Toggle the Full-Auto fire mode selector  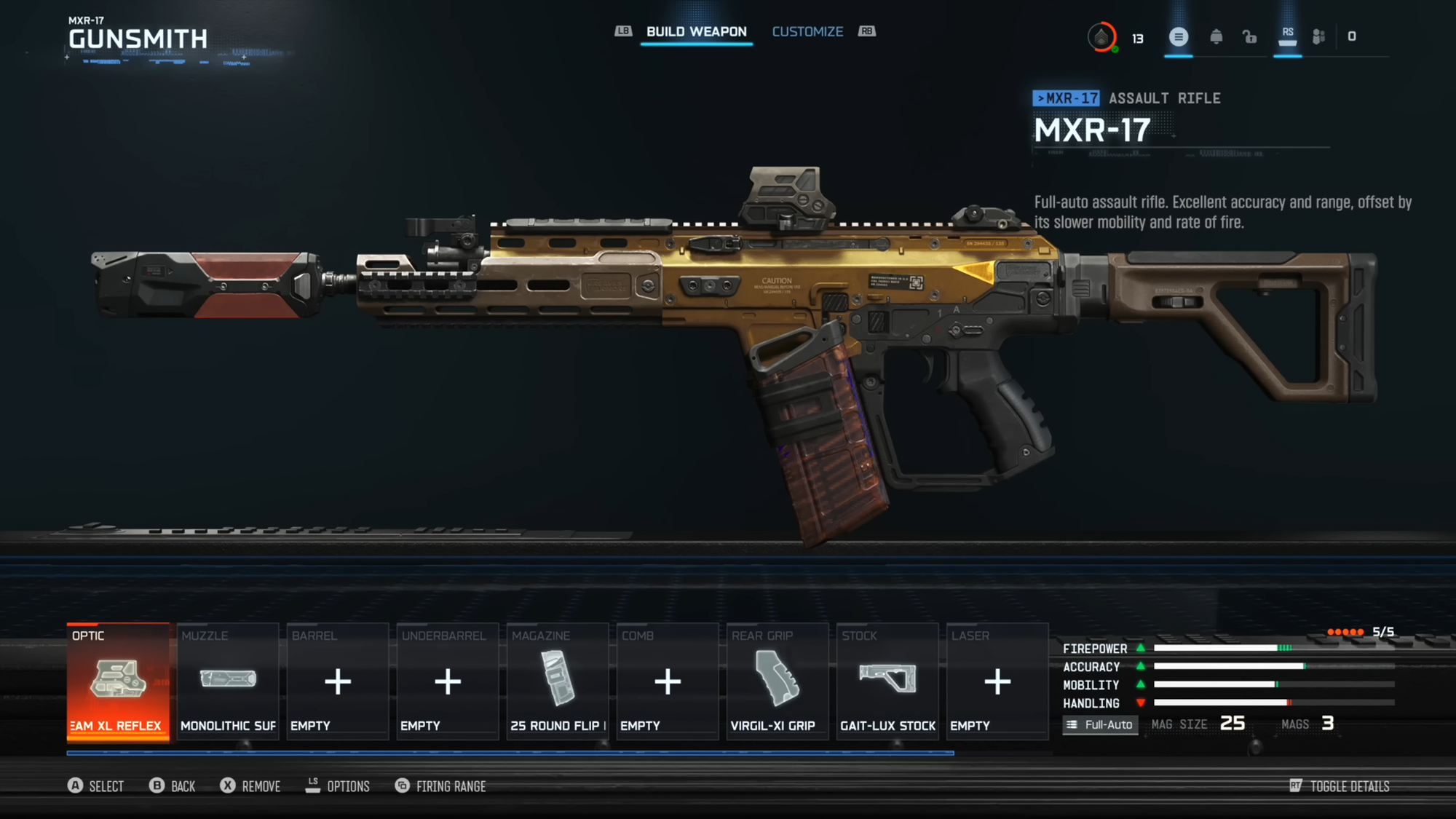tap(1099, 724)
